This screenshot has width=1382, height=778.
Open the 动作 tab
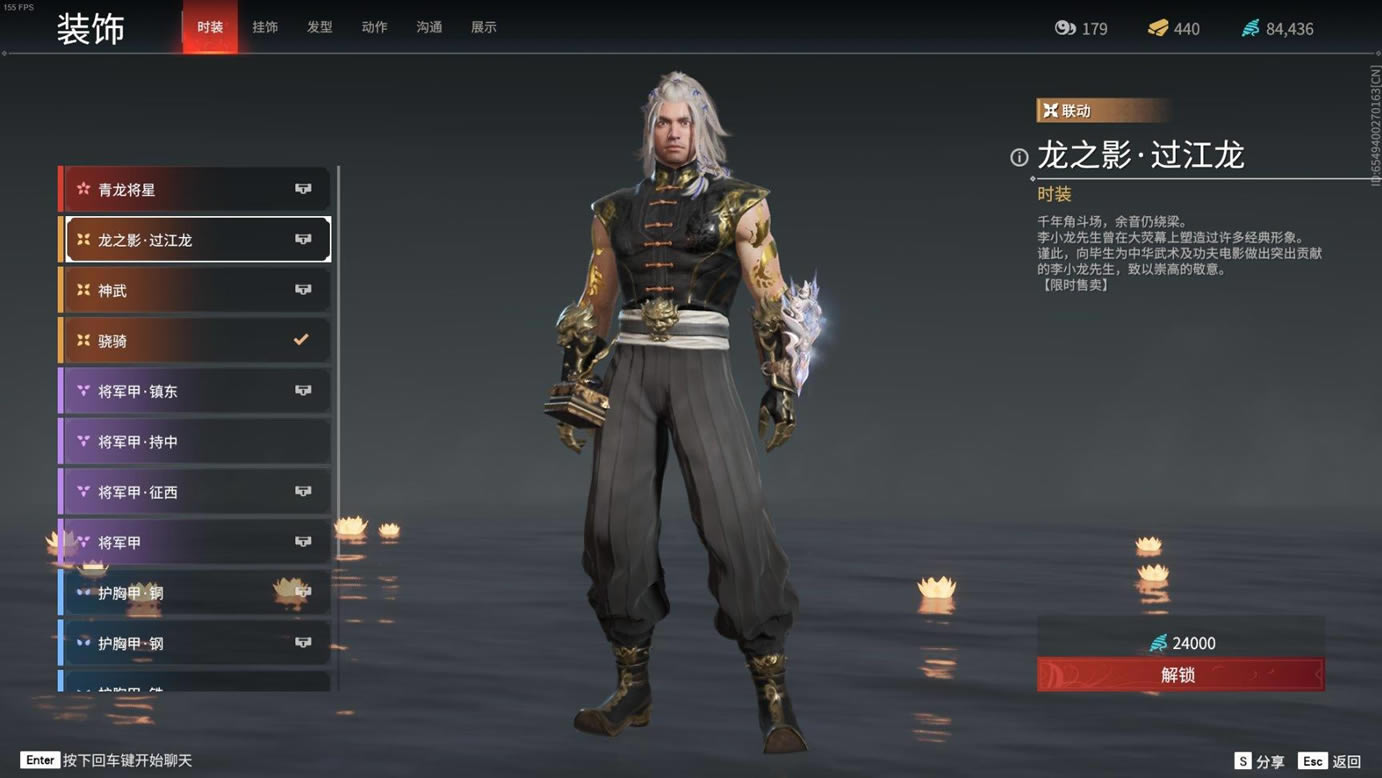[374, 27]
